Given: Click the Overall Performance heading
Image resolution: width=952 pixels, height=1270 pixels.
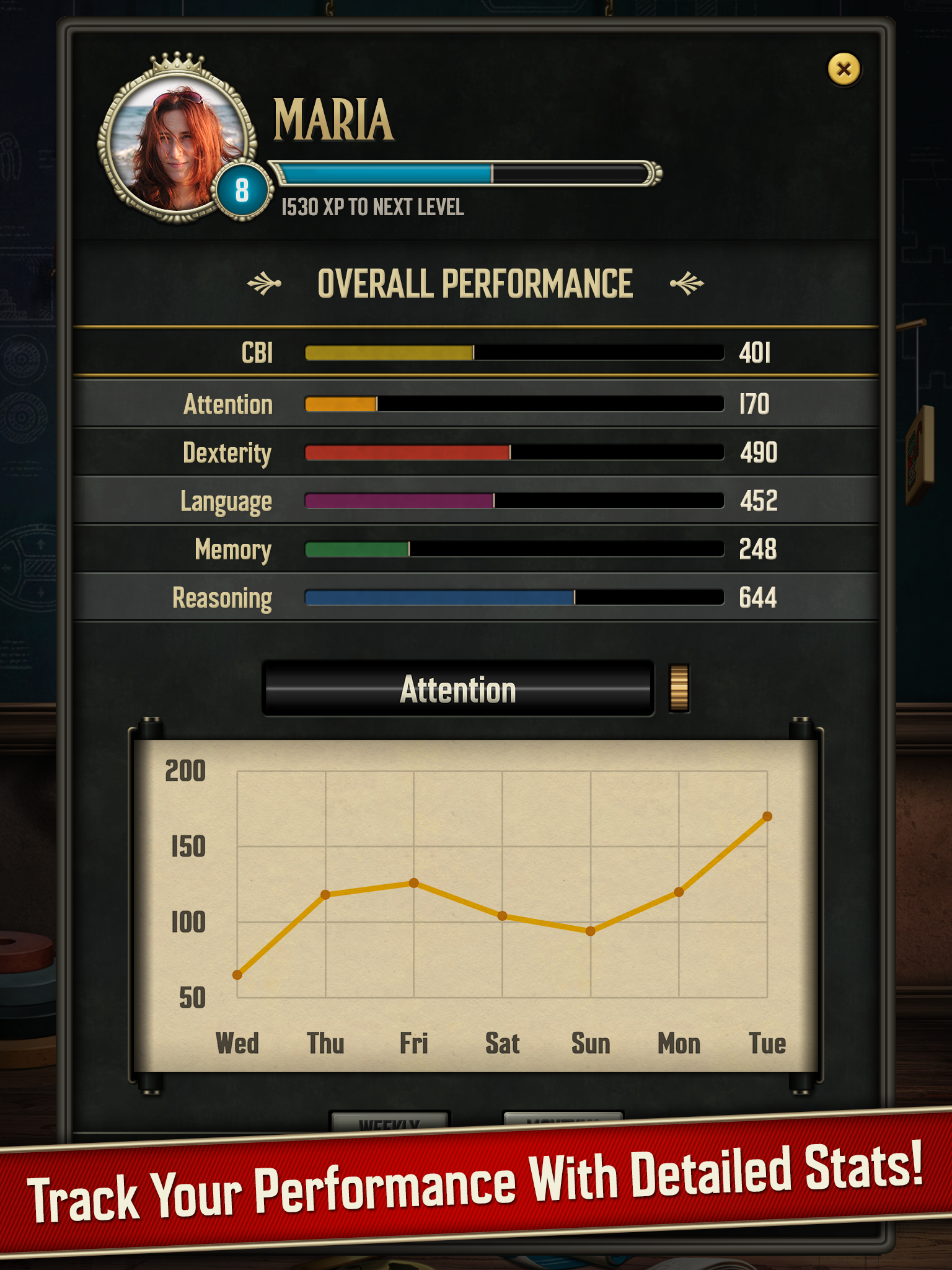Looking at the screenshot, I should [476, 282].
